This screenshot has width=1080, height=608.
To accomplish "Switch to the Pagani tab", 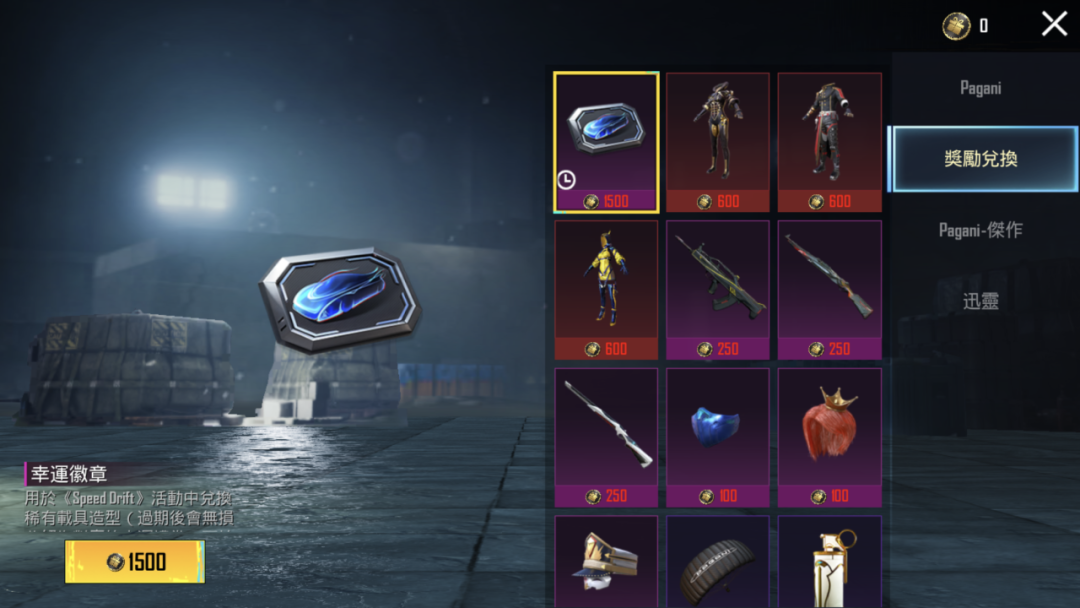I will click(x=980, y=88).
